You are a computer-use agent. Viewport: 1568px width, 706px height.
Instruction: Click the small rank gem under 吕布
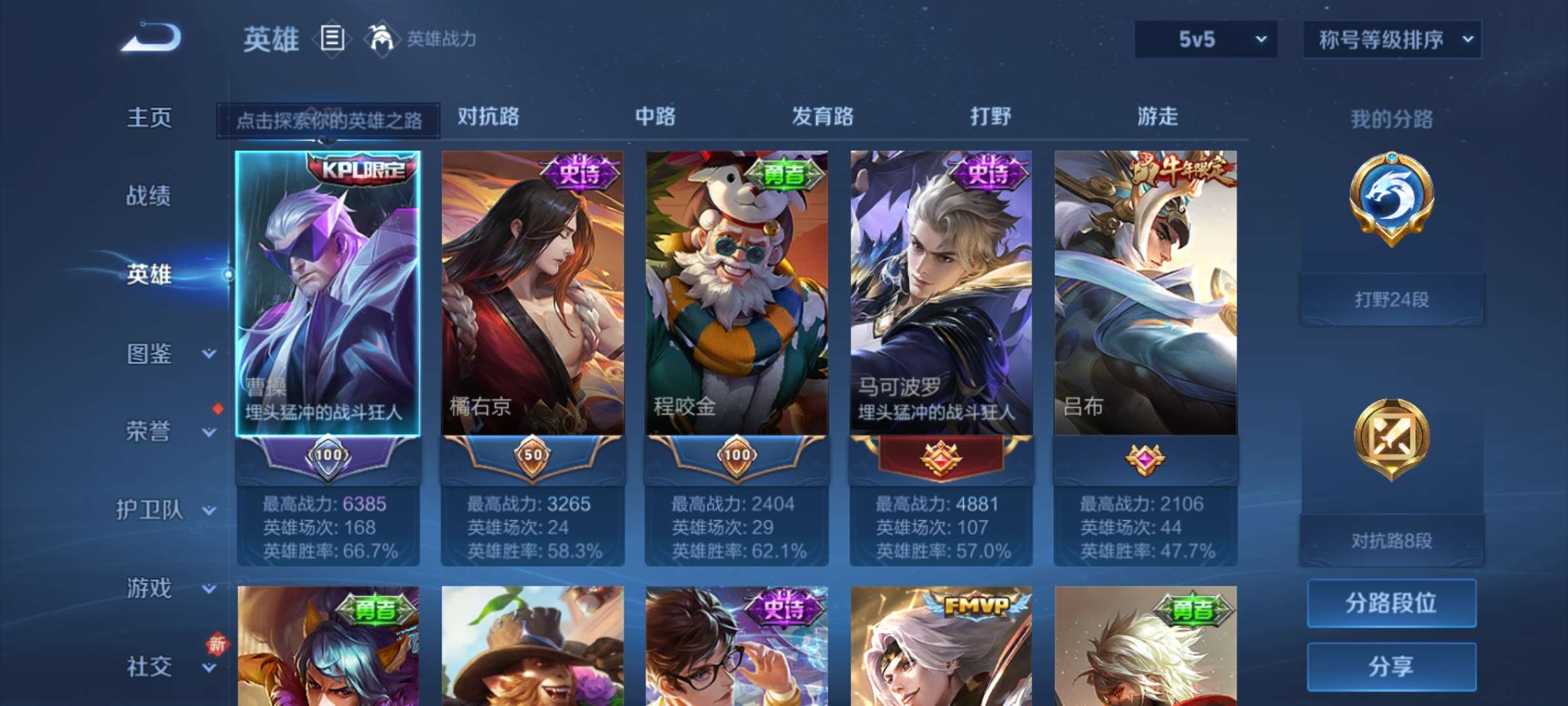[1145, 459]
